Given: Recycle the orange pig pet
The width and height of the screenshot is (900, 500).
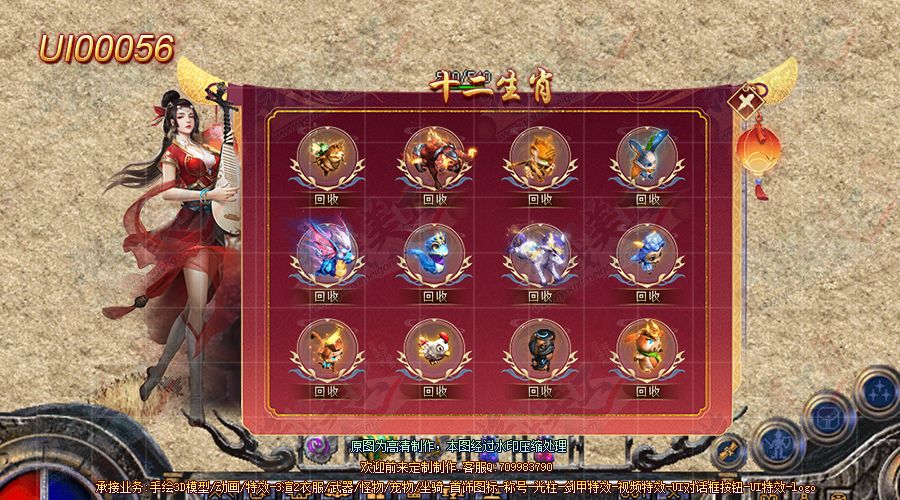Looking at the screenshot, I should (x=647, y=391).
